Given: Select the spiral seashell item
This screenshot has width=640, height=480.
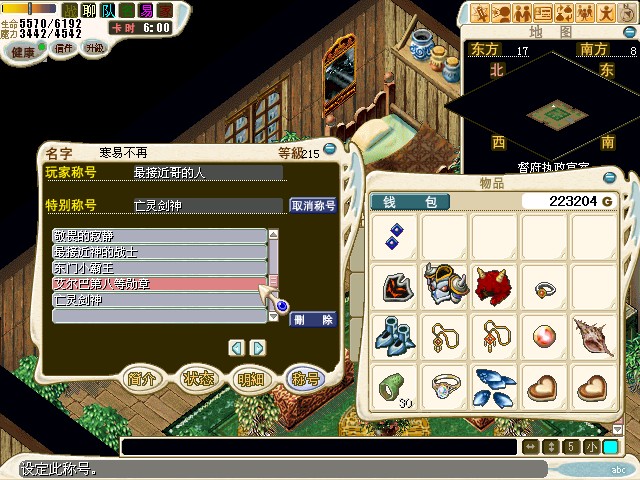Looking at the screenshot, I should point(594,334).
